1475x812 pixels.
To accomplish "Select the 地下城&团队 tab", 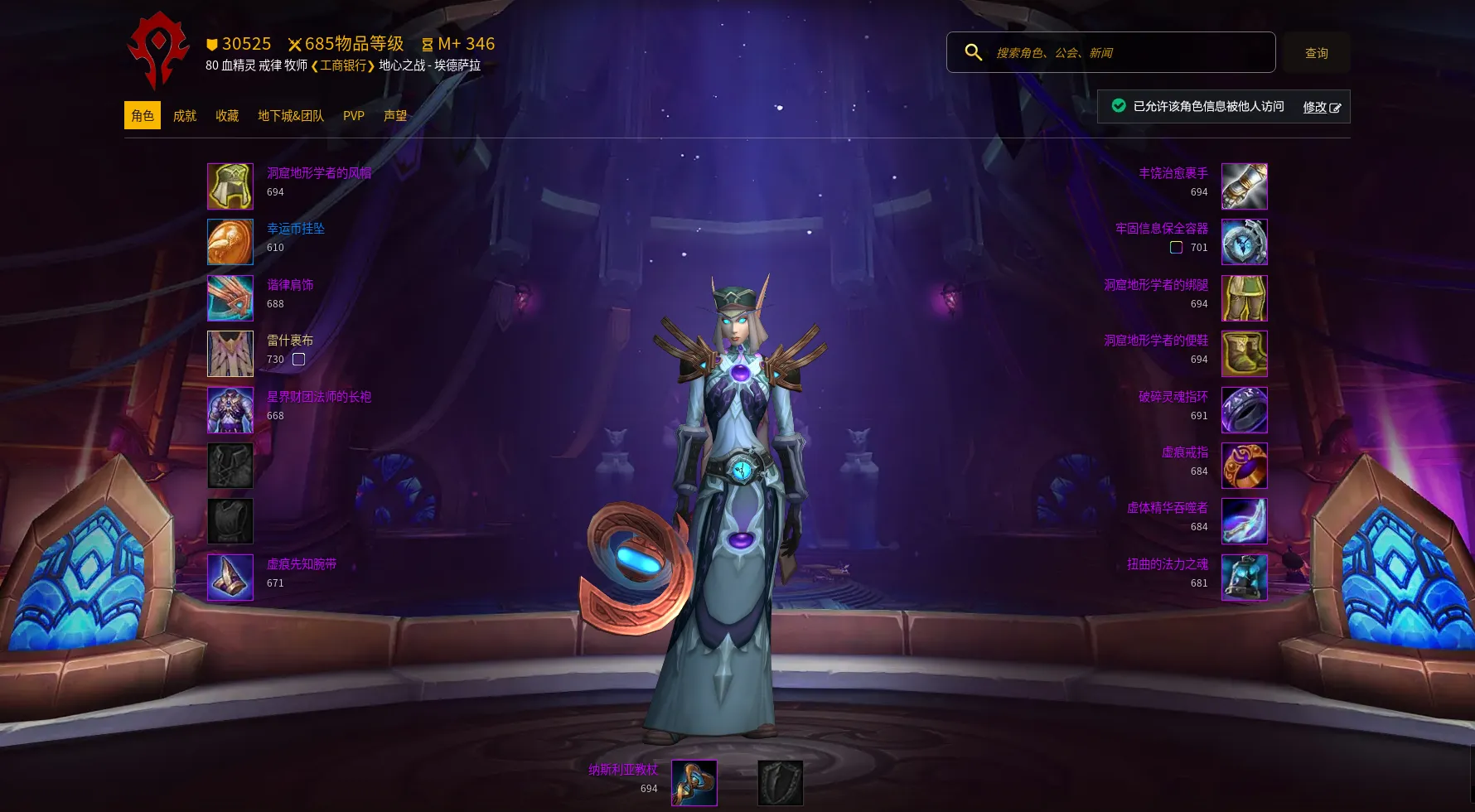I will 291,116.
